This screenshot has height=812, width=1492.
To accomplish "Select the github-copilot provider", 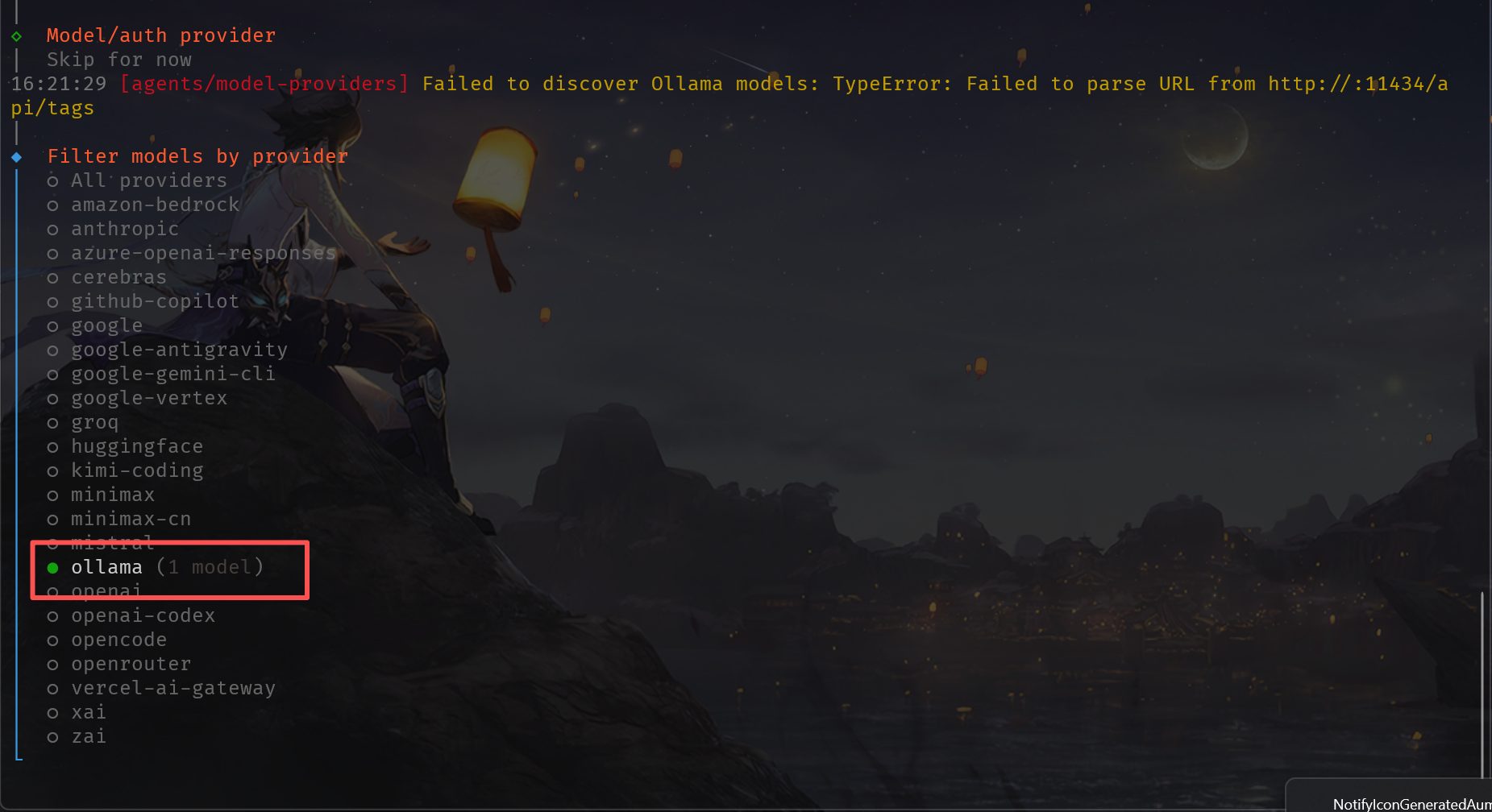I will coord(154,301).
